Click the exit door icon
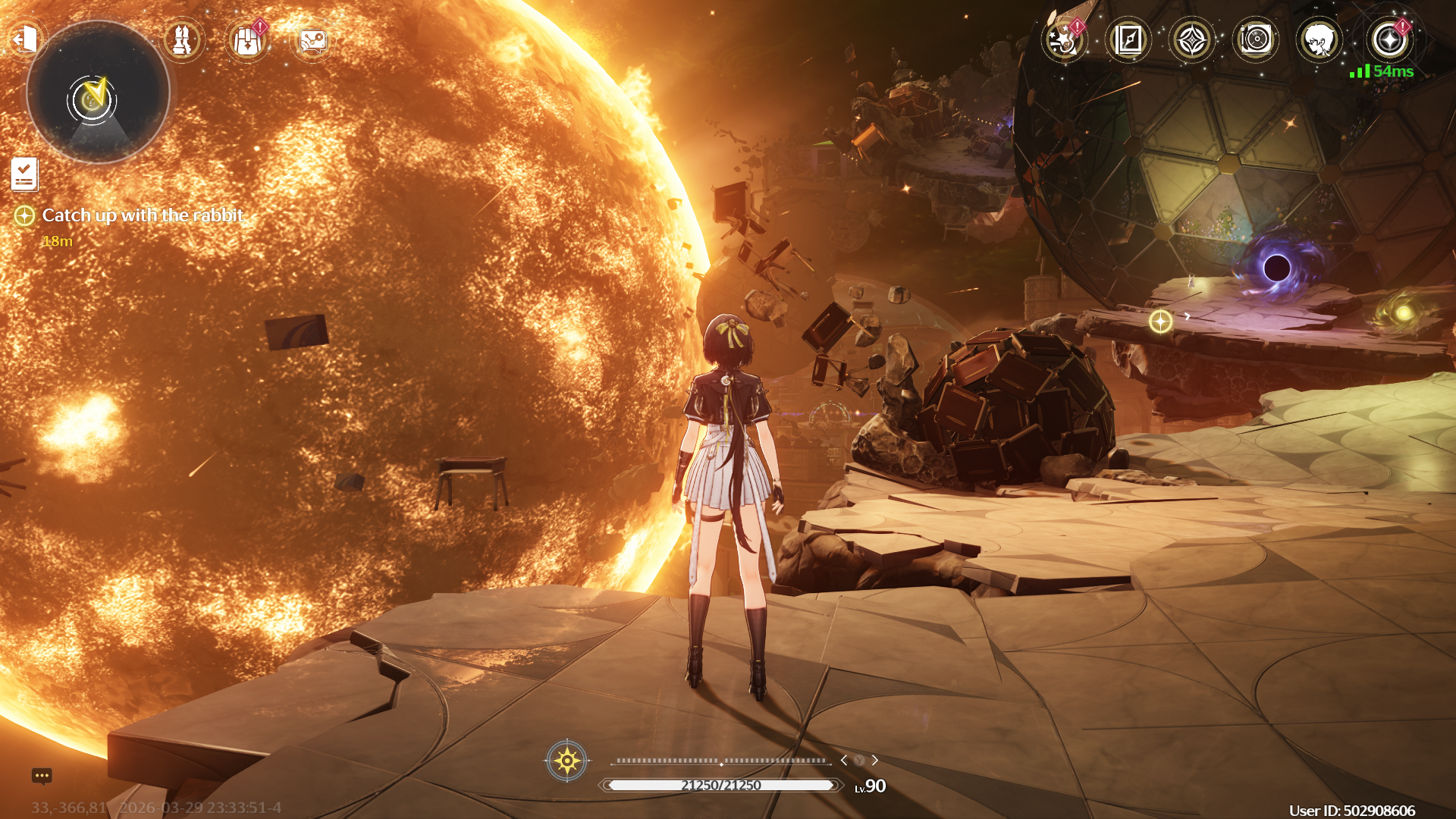 point(26,39)
